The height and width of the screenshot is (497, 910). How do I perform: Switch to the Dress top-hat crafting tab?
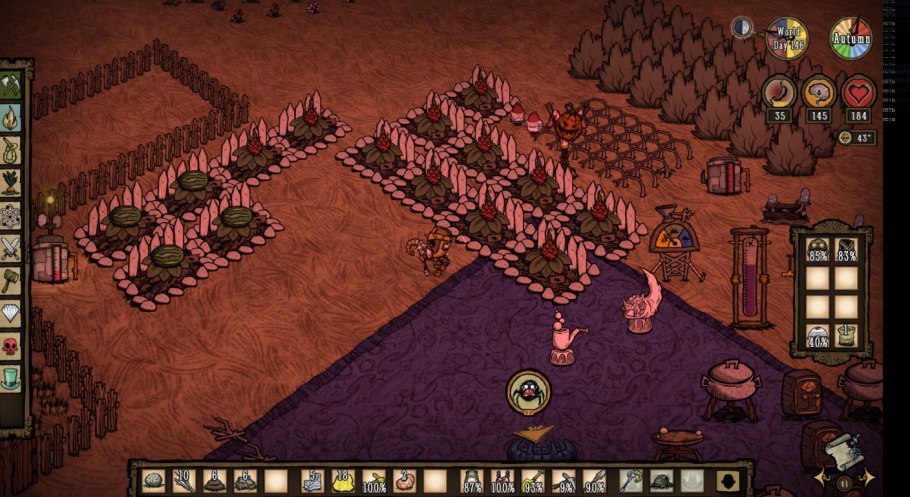tap(11, 378)
